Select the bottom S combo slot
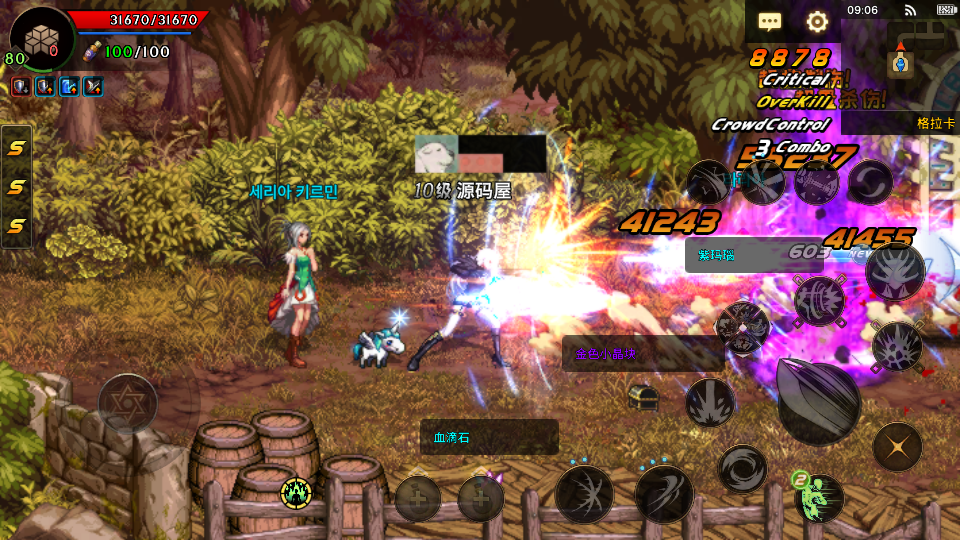Screen dimensions: 960x540 tap(17, 226)
